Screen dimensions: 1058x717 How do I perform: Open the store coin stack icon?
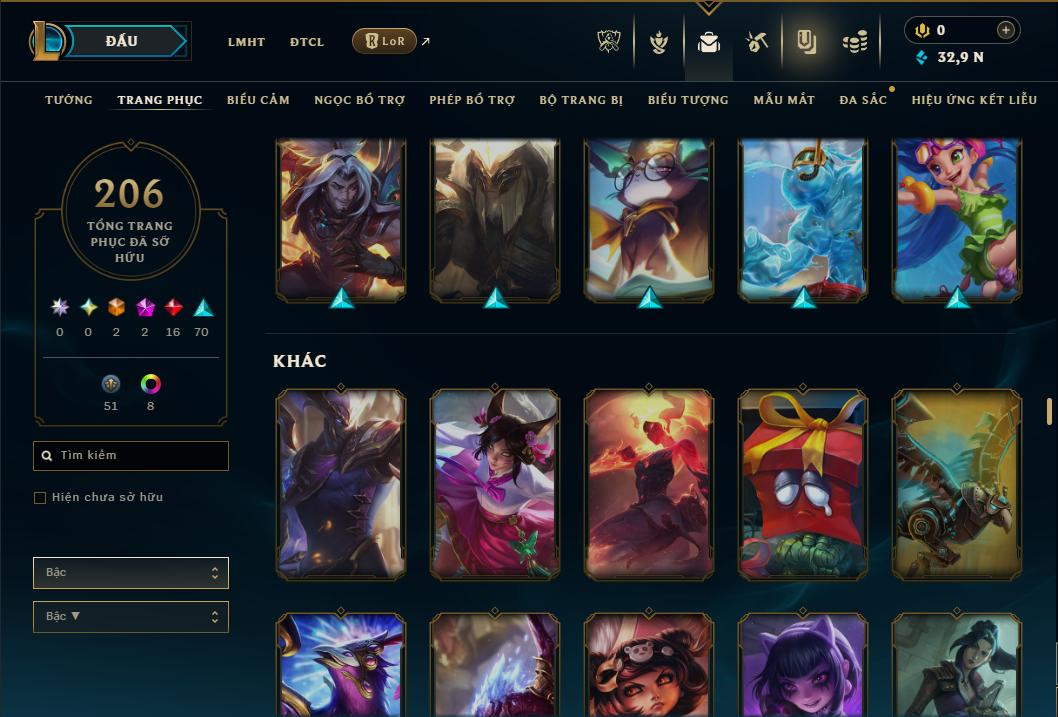(x=854, y=42)
